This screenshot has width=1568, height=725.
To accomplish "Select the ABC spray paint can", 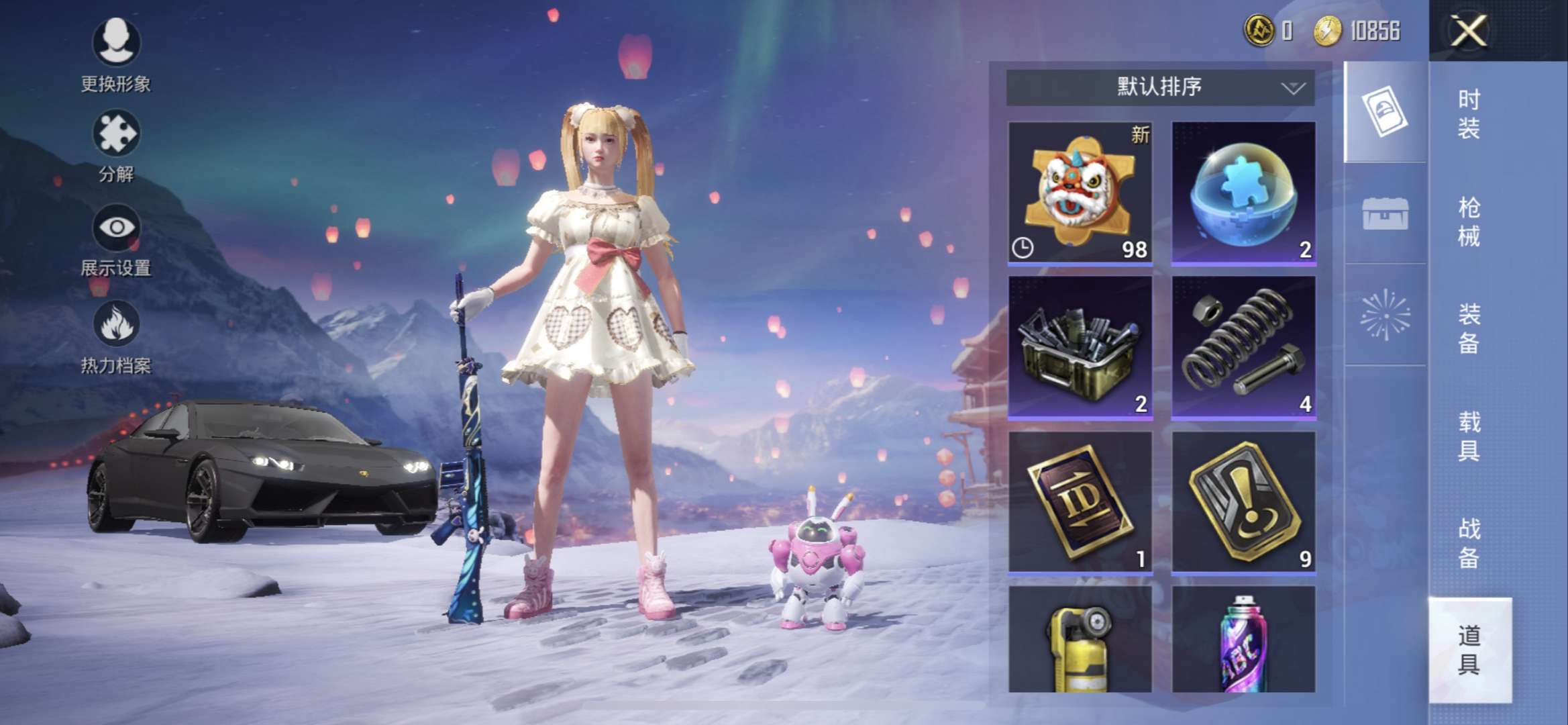I will point(1243,640).
